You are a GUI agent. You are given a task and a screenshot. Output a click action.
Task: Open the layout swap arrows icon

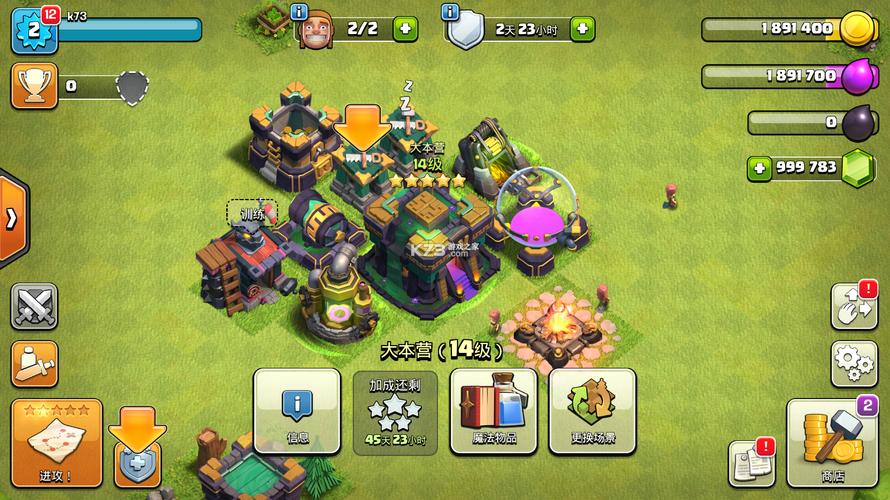tap(853, 307)
